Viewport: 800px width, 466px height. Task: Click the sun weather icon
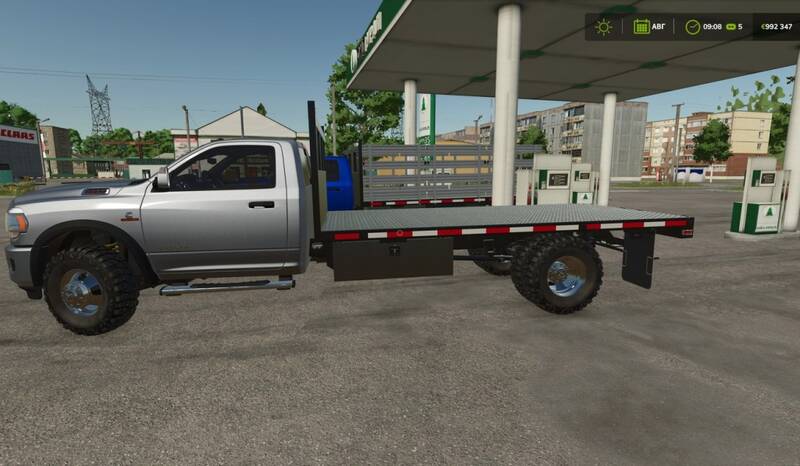603,27
